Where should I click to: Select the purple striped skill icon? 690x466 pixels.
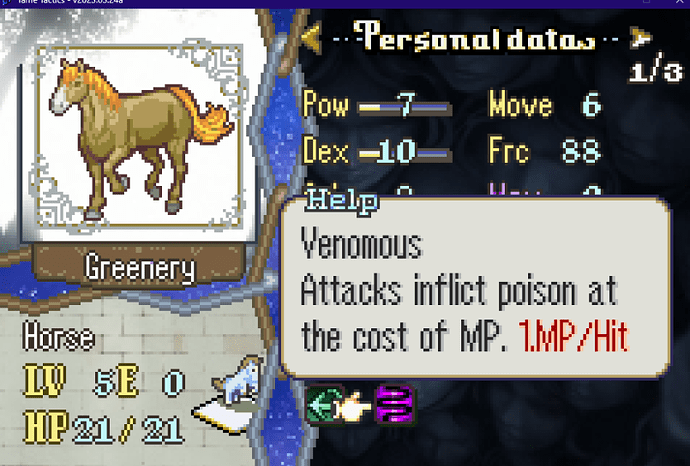coord(395,404)
